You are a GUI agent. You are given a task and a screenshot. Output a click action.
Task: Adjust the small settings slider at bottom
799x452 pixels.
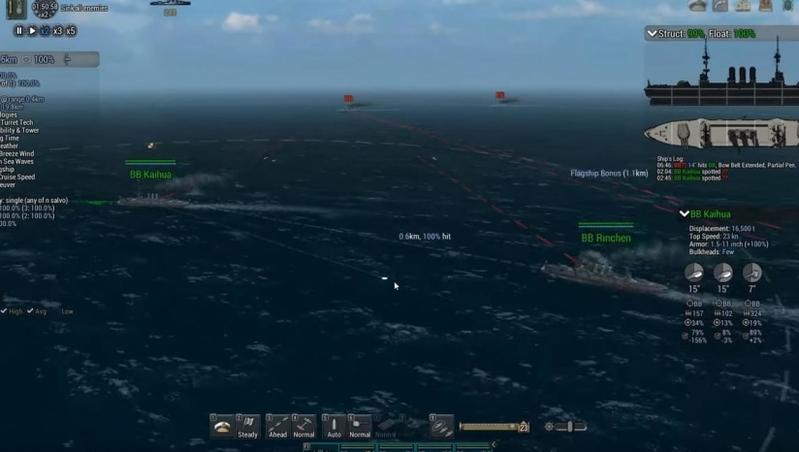568,427
